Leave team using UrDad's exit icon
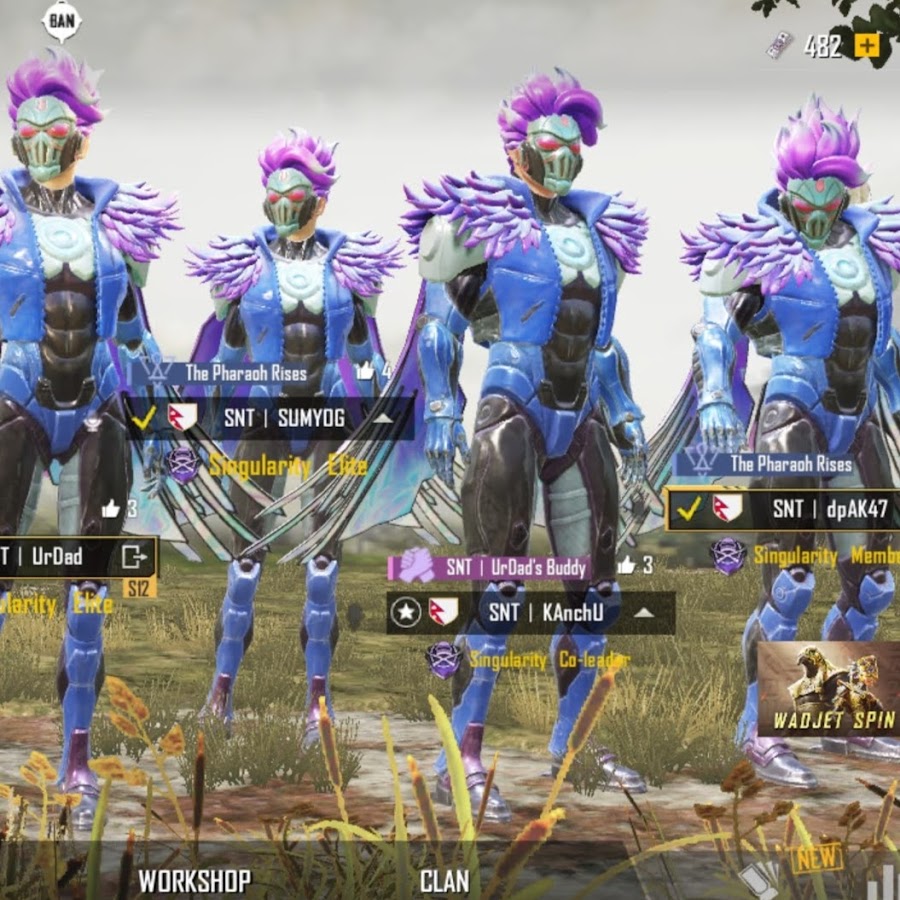The image size is (900, 900). pos(133,556)
